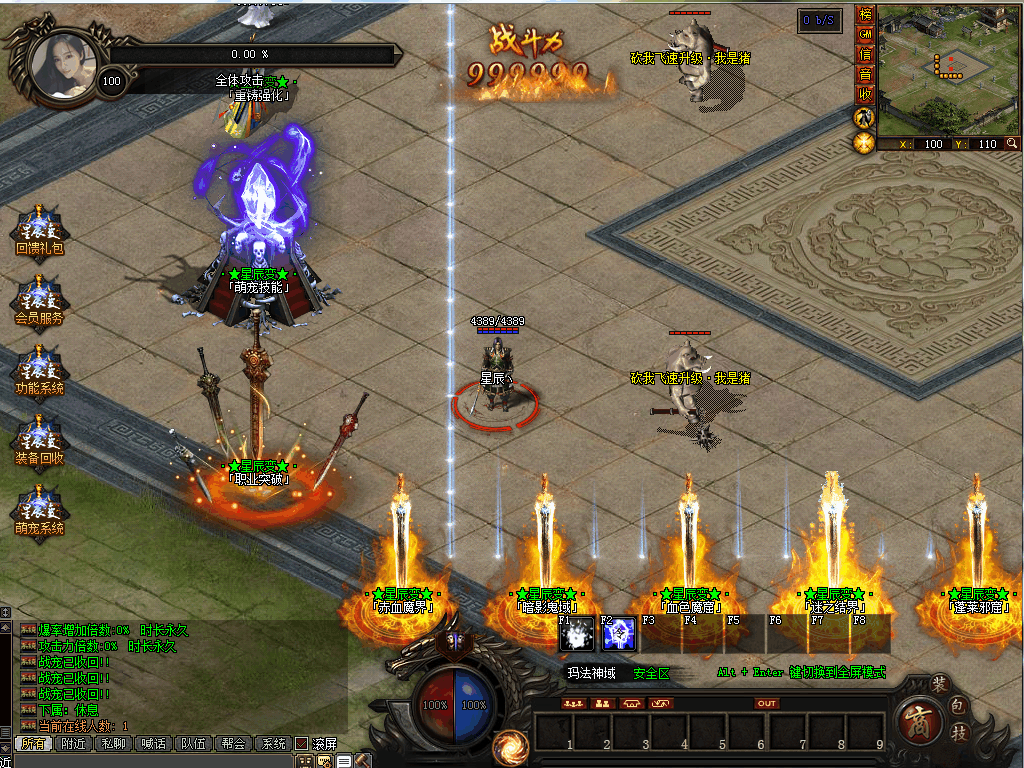Toggle the 音 sound button
Image resolution: width=1024 pixels, height=768 pixels.
point(865,75)
